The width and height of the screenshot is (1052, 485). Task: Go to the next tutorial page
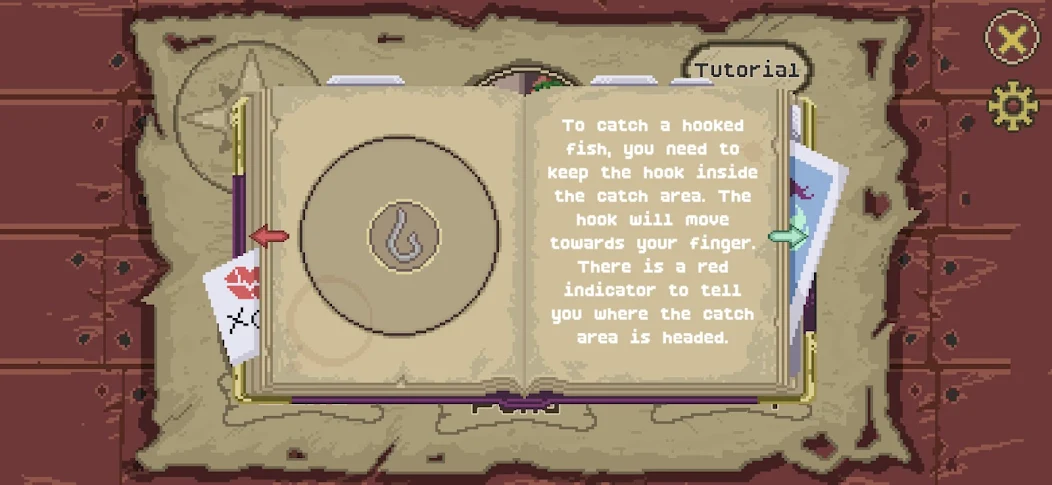click(789, 237)
